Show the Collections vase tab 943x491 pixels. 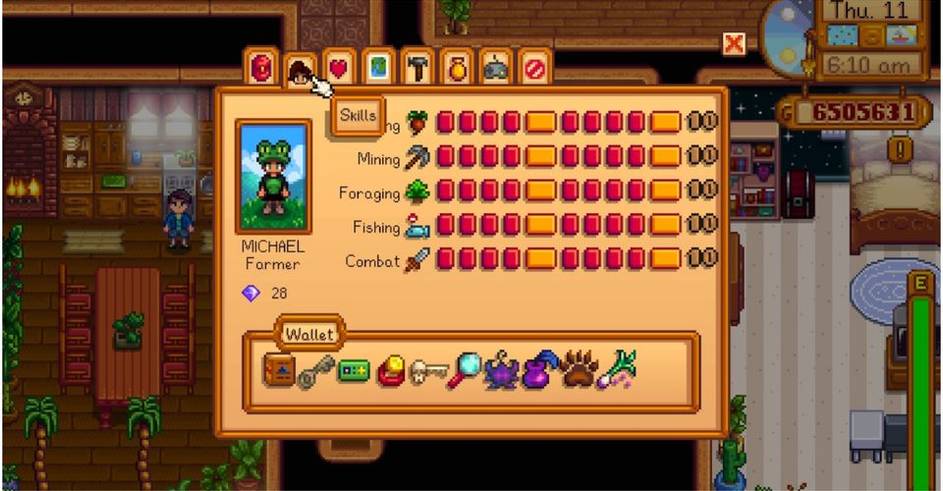(455, 69)
